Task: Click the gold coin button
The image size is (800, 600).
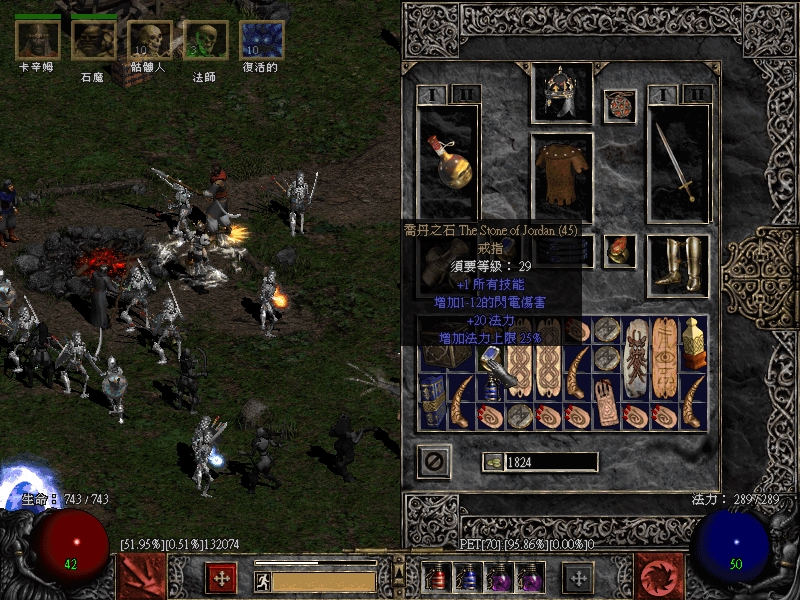Action: [493, 462]
